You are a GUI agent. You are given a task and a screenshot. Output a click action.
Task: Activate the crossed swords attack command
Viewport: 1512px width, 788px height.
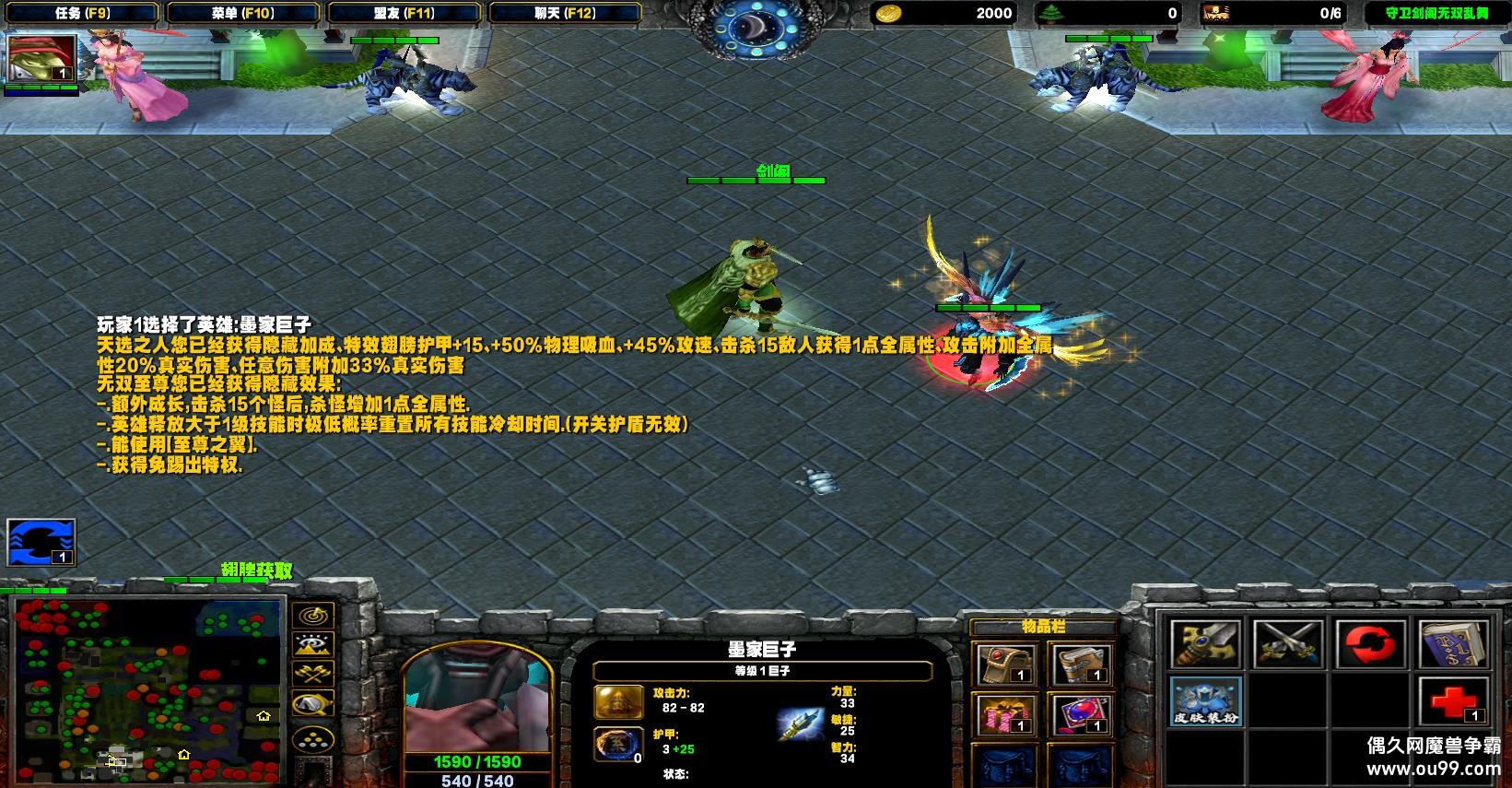click(1288, 643)
